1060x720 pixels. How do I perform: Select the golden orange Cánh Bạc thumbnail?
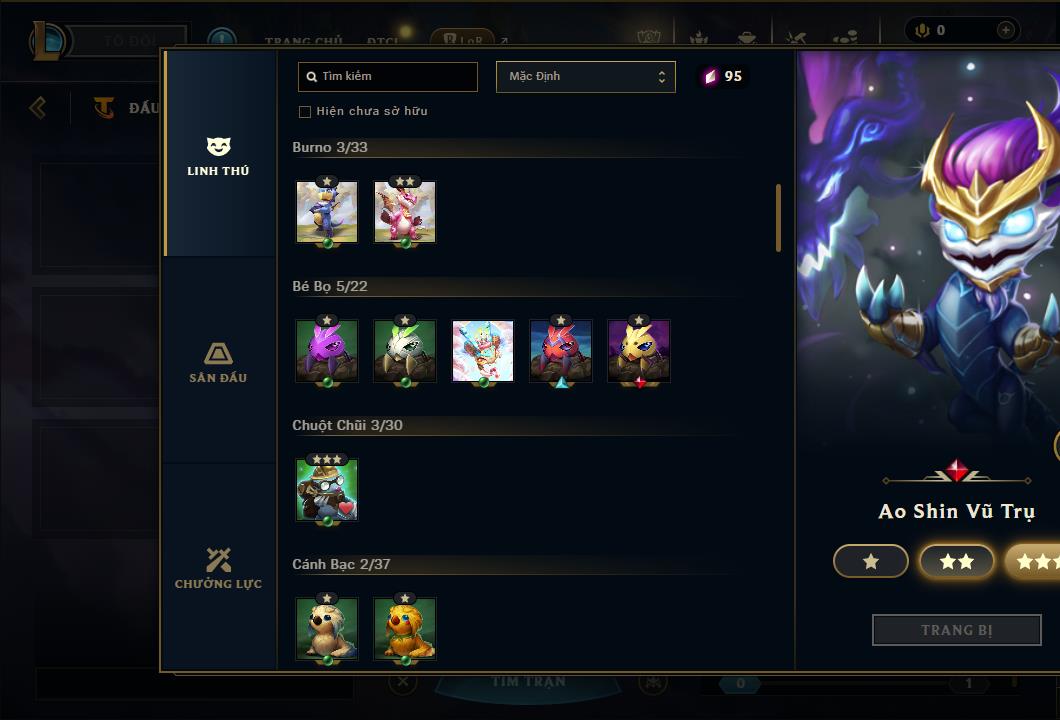click(x=405, y=629)
